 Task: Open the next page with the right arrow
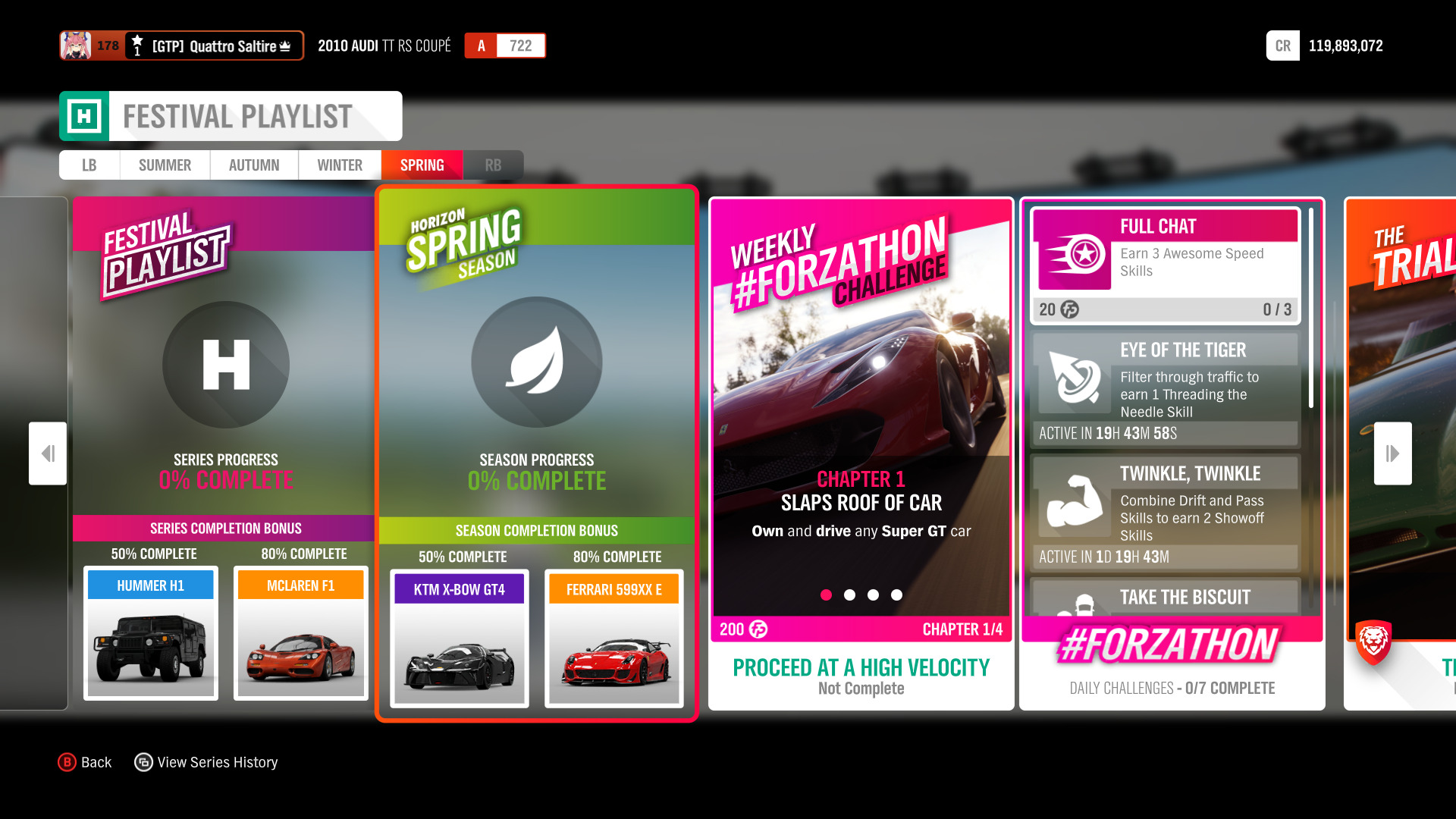tap(1392, 453)
